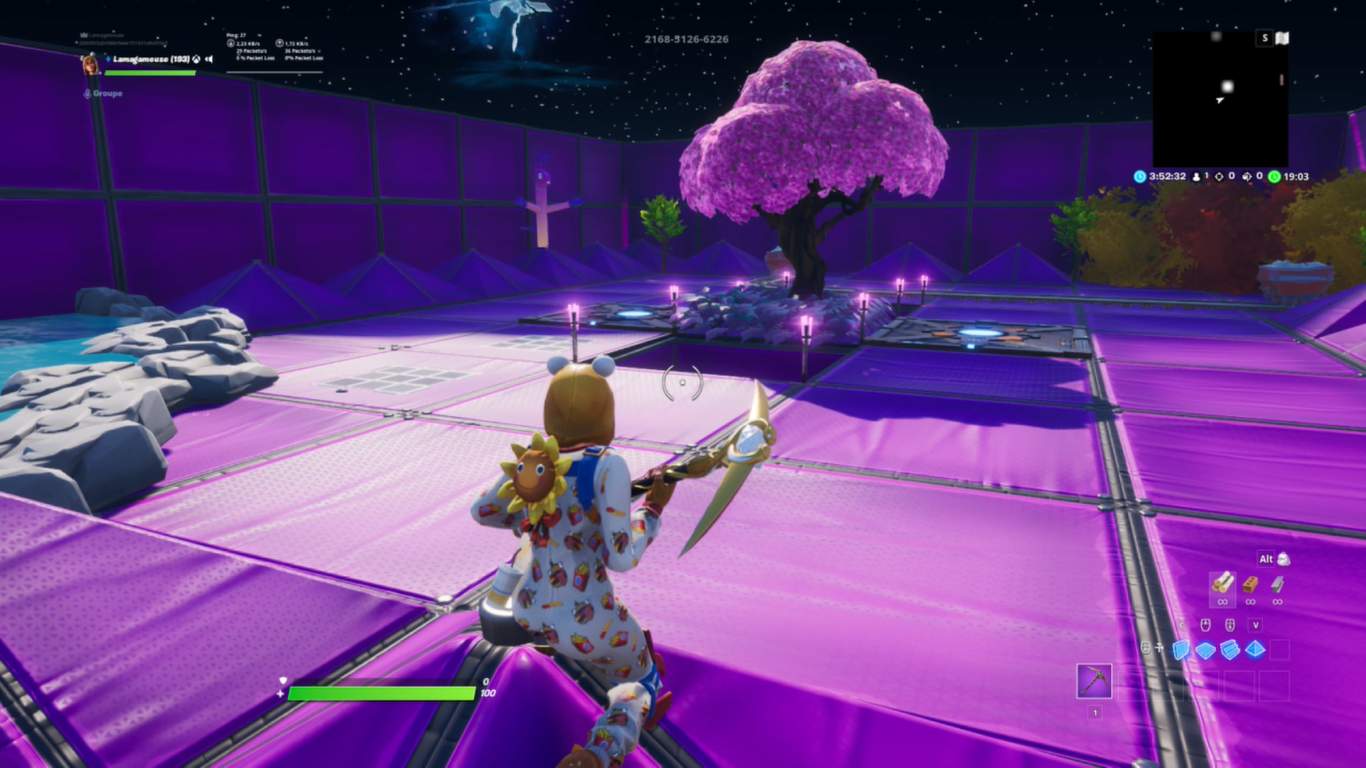Viewport: 1366px width, 768px height.
Task: Select the pickaxe inventory slot
Action: pyautogui.click(x=1093, y=681)
